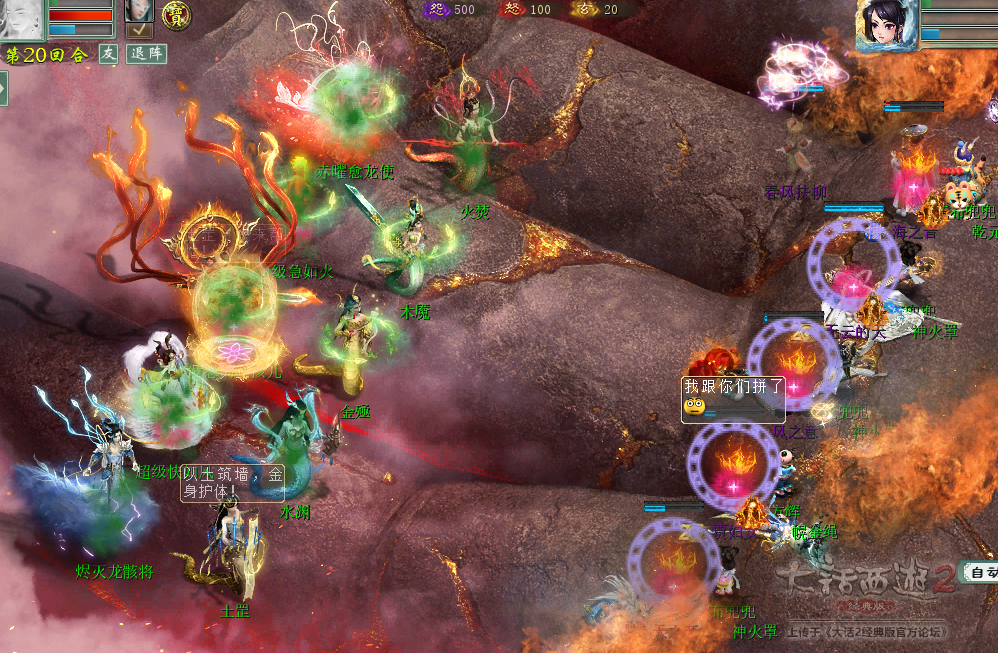
Task: Open the gold 寶 treasure icon
Action: click(x=178, y=15)
